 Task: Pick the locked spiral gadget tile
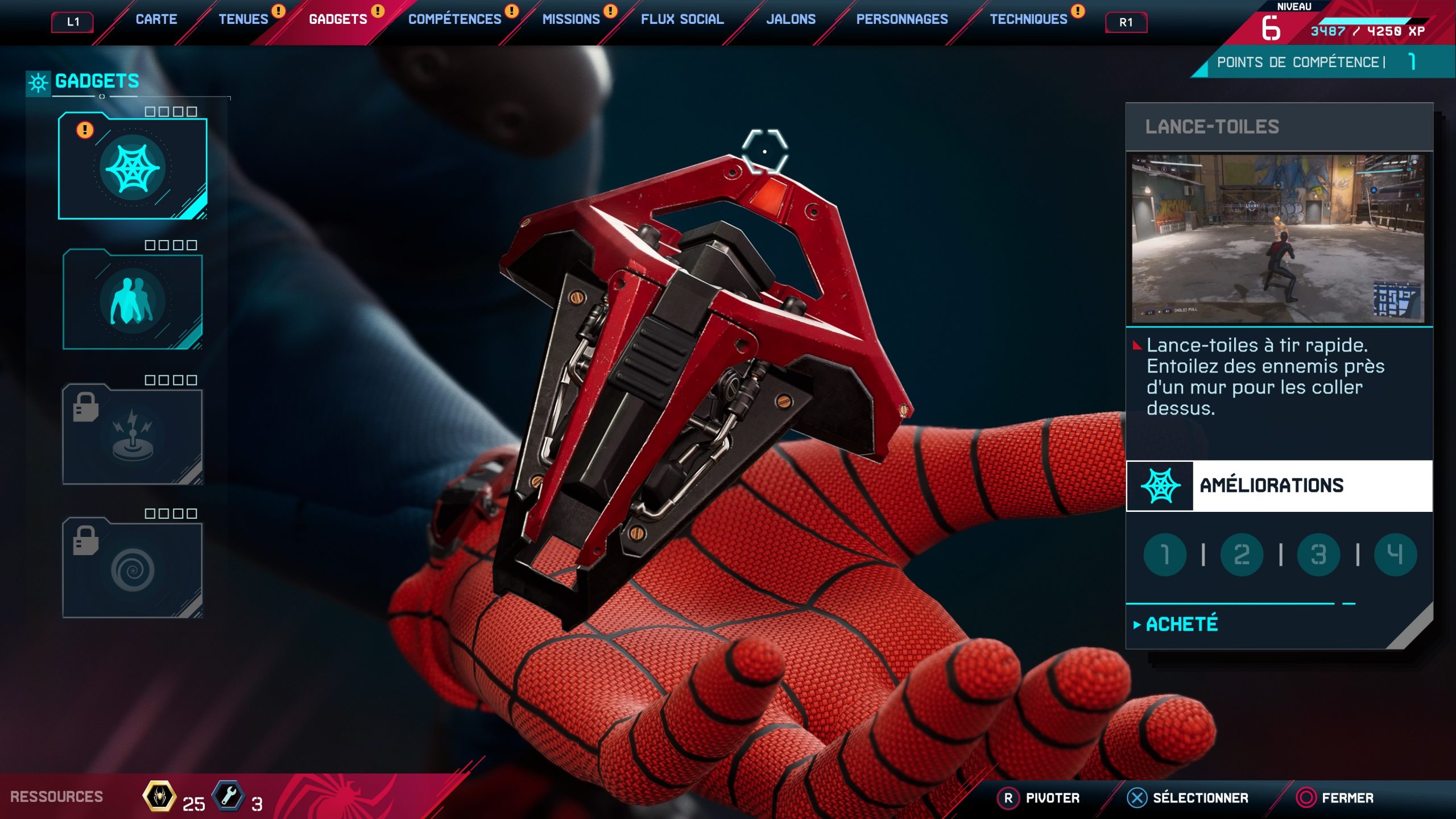(x=133, y=569)
